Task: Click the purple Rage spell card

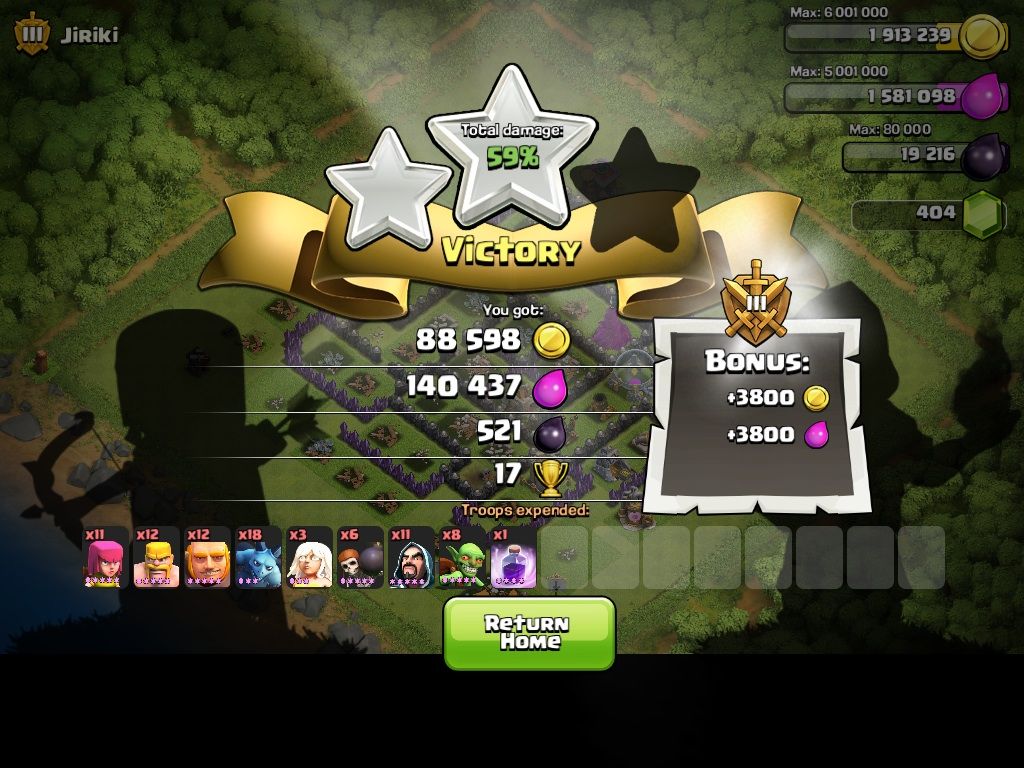Action: pos(513,558)
